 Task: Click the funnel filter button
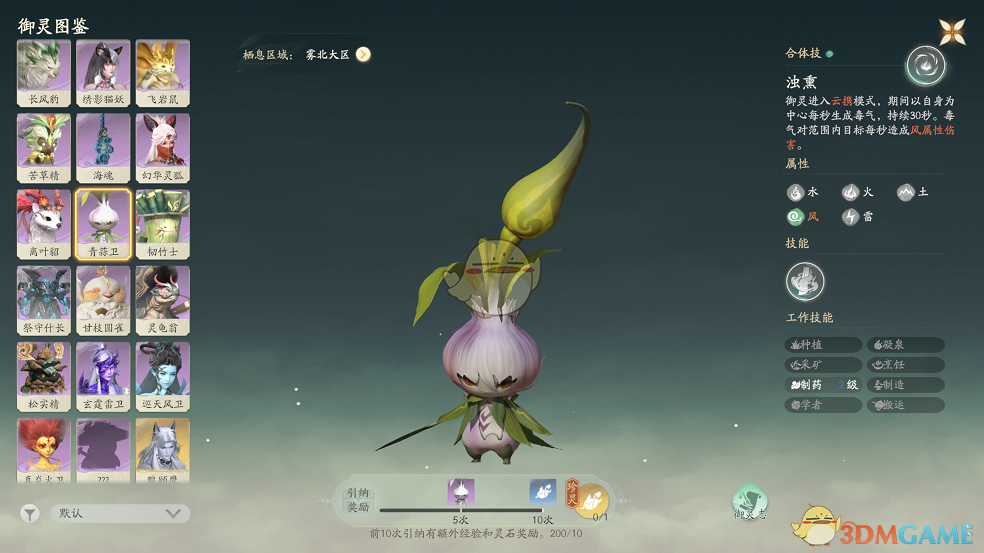(30, 513)
